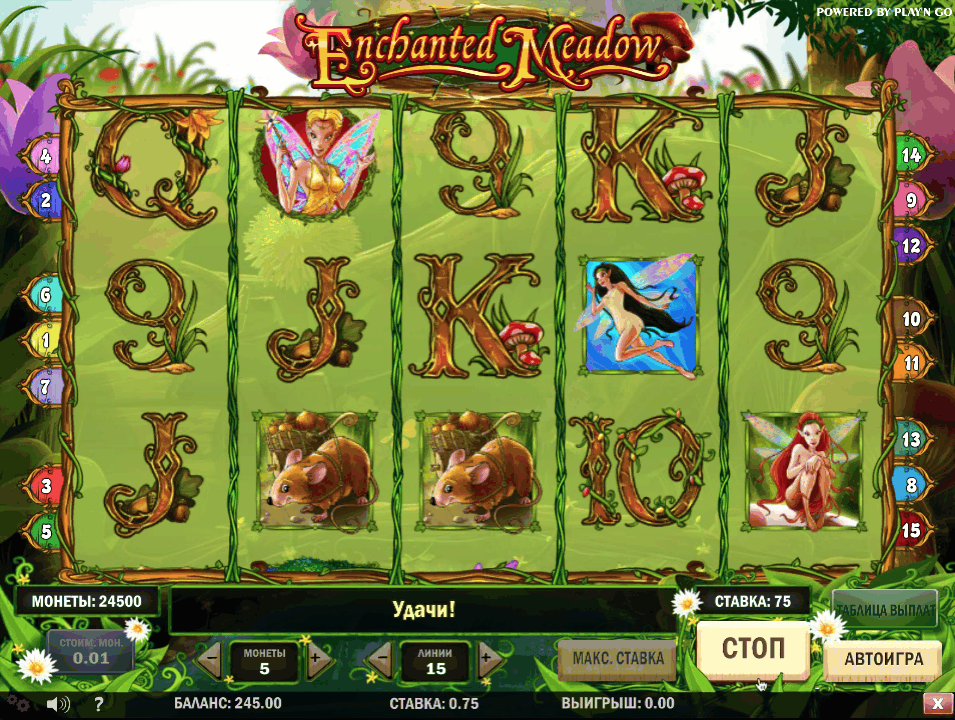Close the game with the red X

coord(936,704)
